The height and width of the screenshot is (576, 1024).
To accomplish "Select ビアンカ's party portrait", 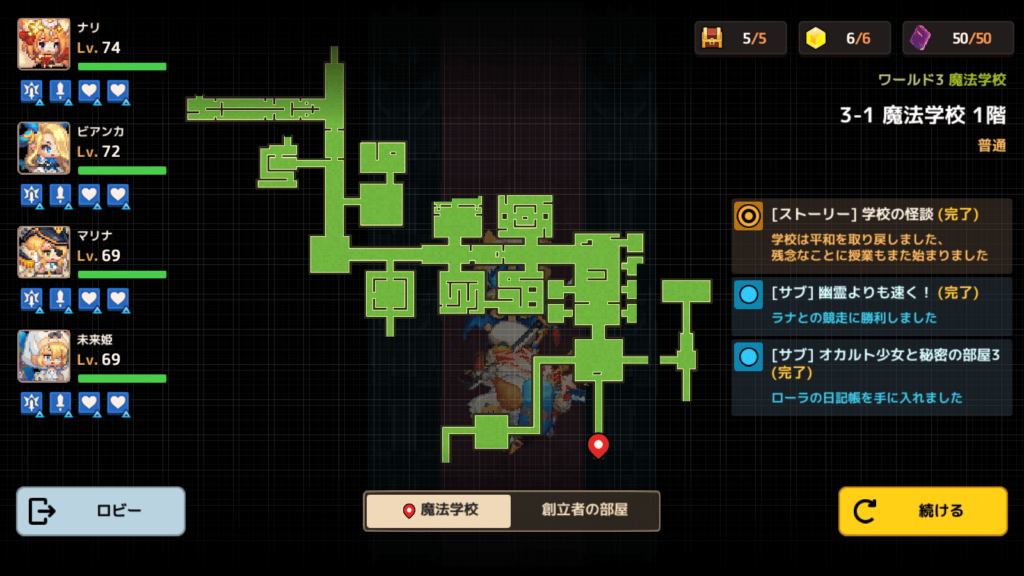I will tap(44, 148).
